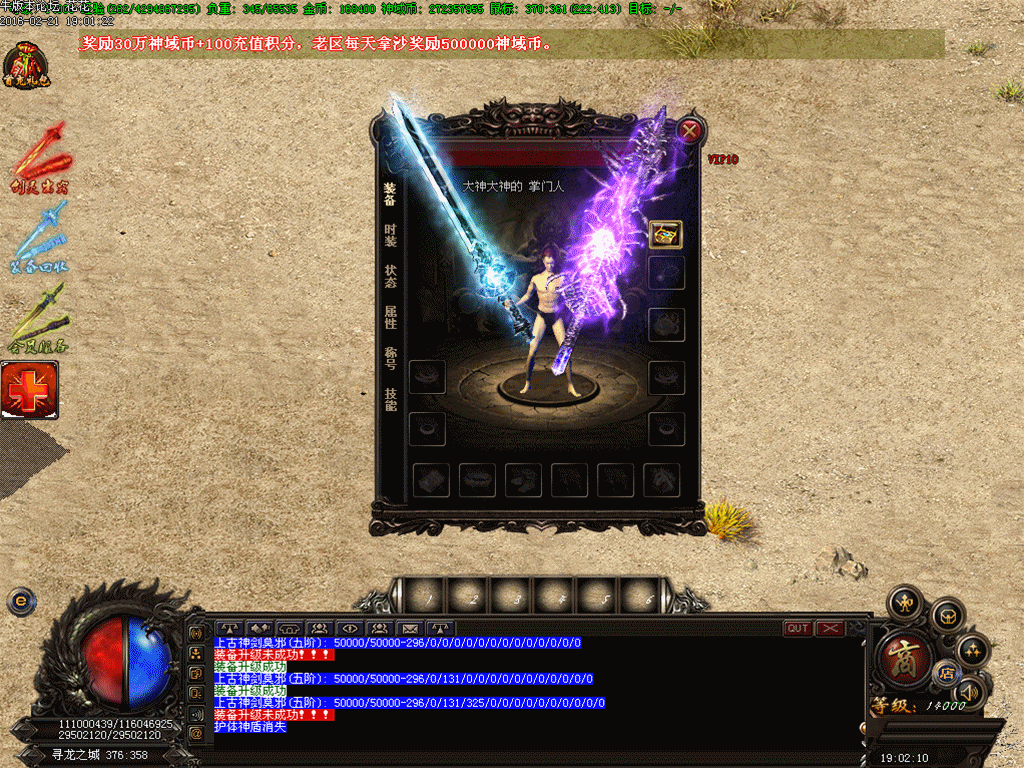
Task: Click the equipped treasure chest item slot
Action: pos(666,234)
